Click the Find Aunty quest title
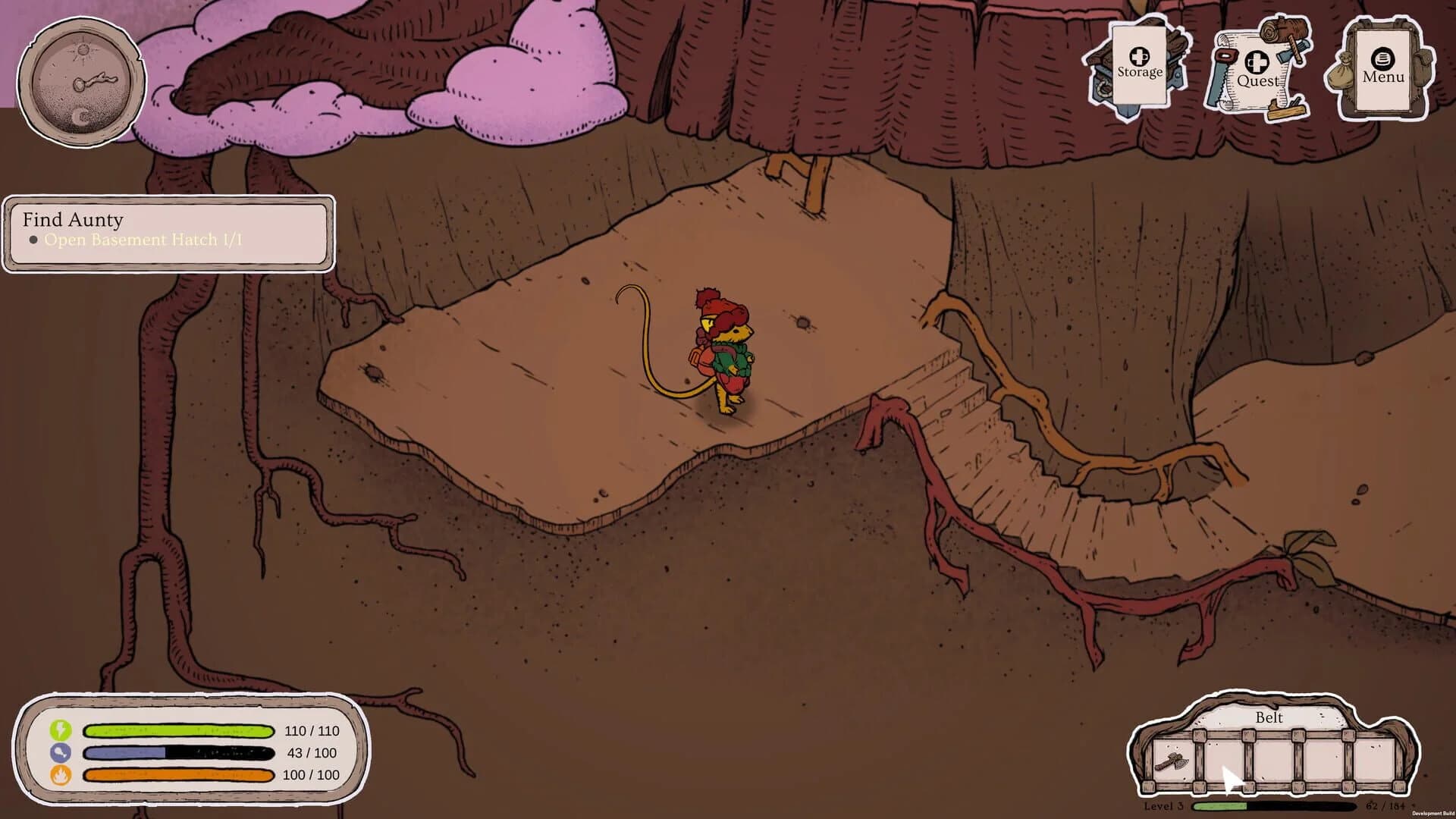The width and height of the screenshot is (1456, 819). pos(73,220)
